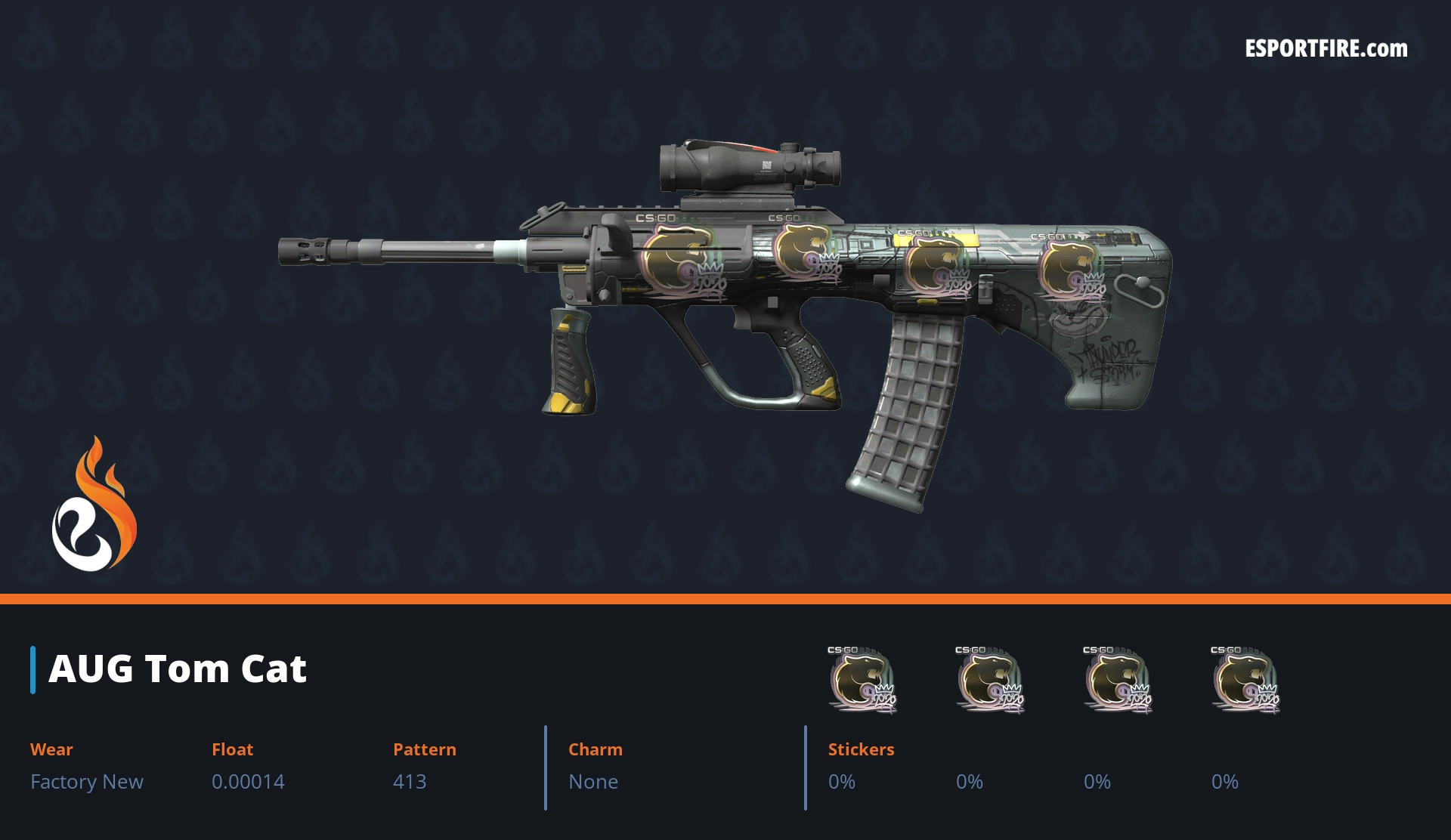1451x840 pixels.
Task: Open the flame logo icon
Action: [x=94, y=505]
